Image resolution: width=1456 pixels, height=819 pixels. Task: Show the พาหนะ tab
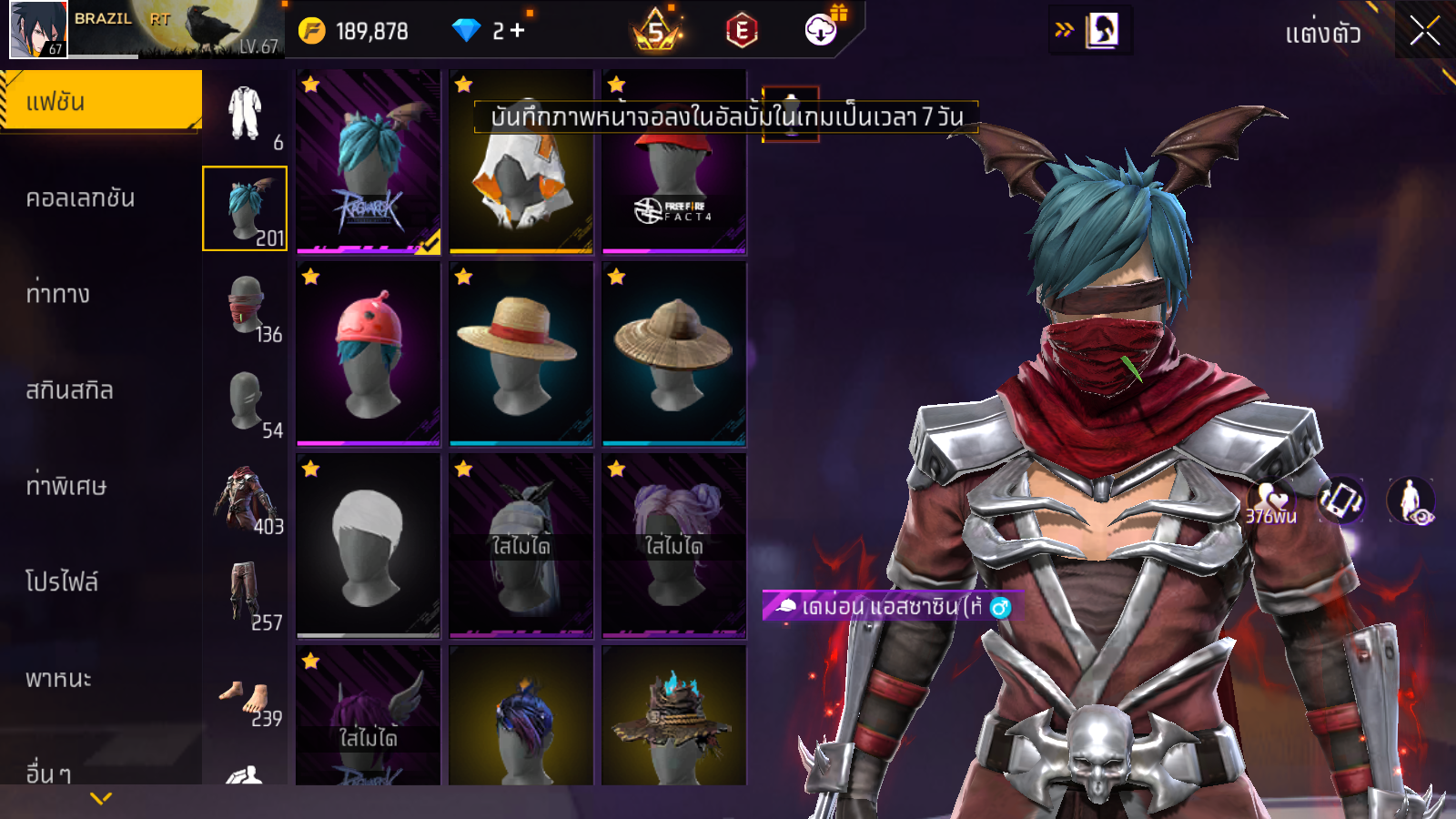[x=58, y=679]
